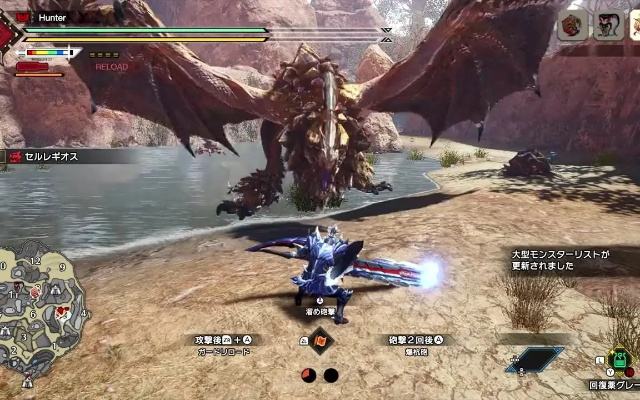Click the second monster icon at top right
The height and width of the screenshot is (400, 640).
point(609,25)
